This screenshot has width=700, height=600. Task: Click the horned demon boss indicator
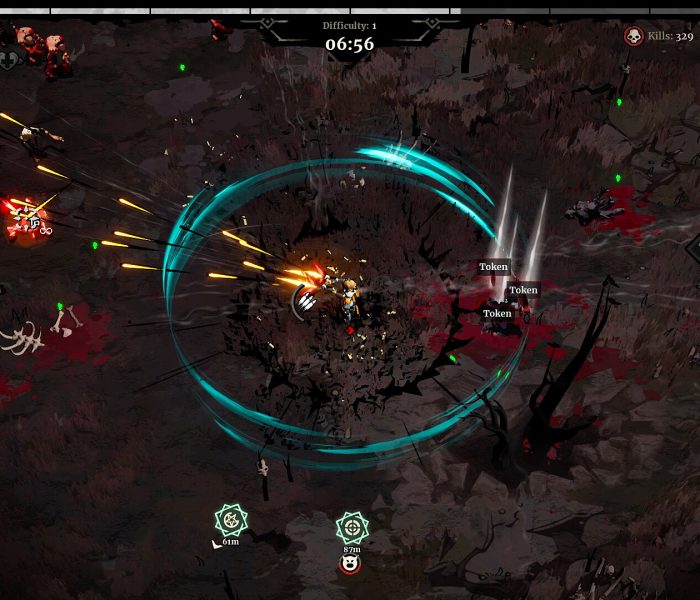click(x=350, y=566)
